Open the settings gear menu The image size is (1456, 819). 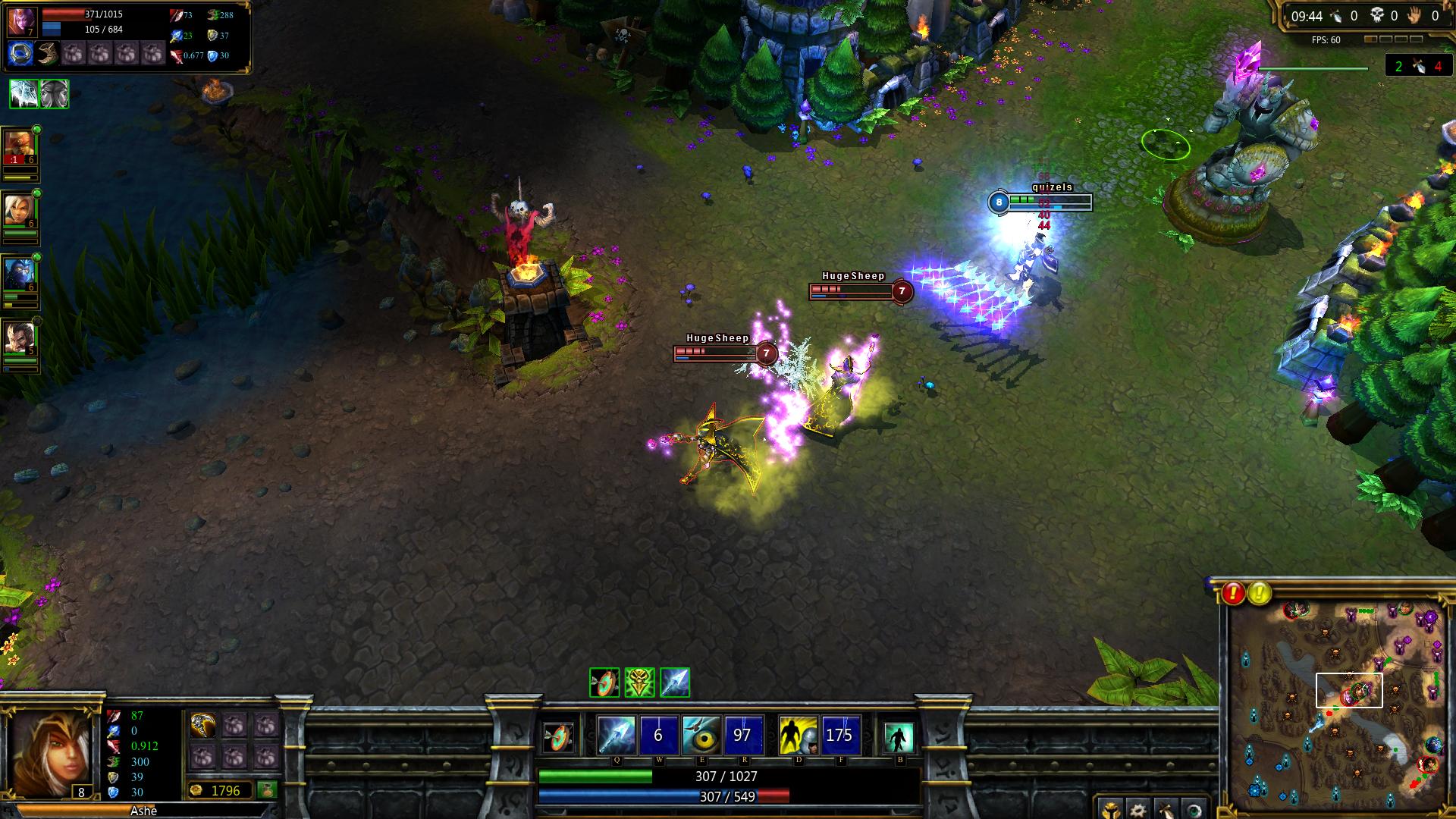tap(1135, 809)
